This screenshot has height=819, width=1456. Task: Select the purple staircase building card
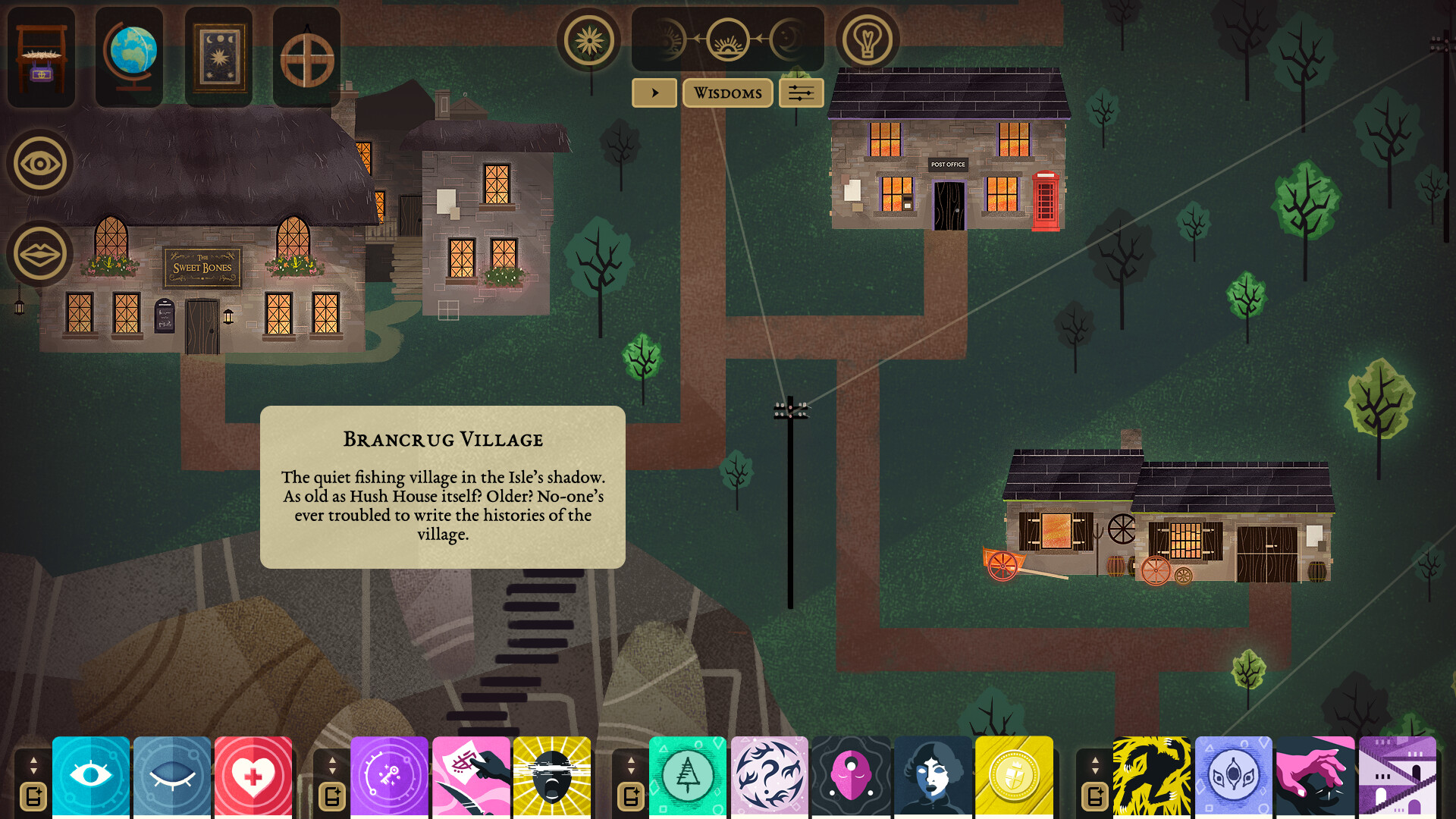(x=1397, y=777)
